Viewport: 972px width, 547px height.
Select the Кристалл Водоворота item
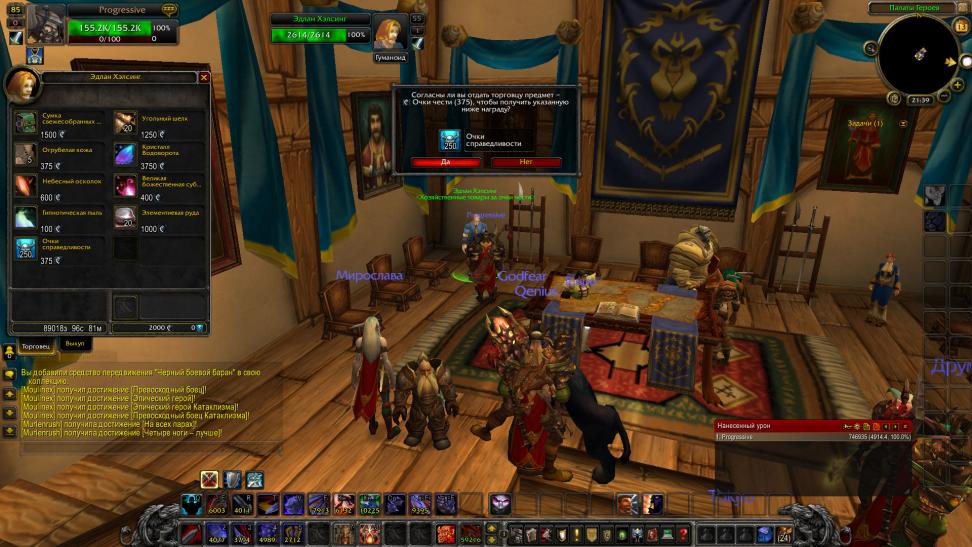[x=125, y=155]
